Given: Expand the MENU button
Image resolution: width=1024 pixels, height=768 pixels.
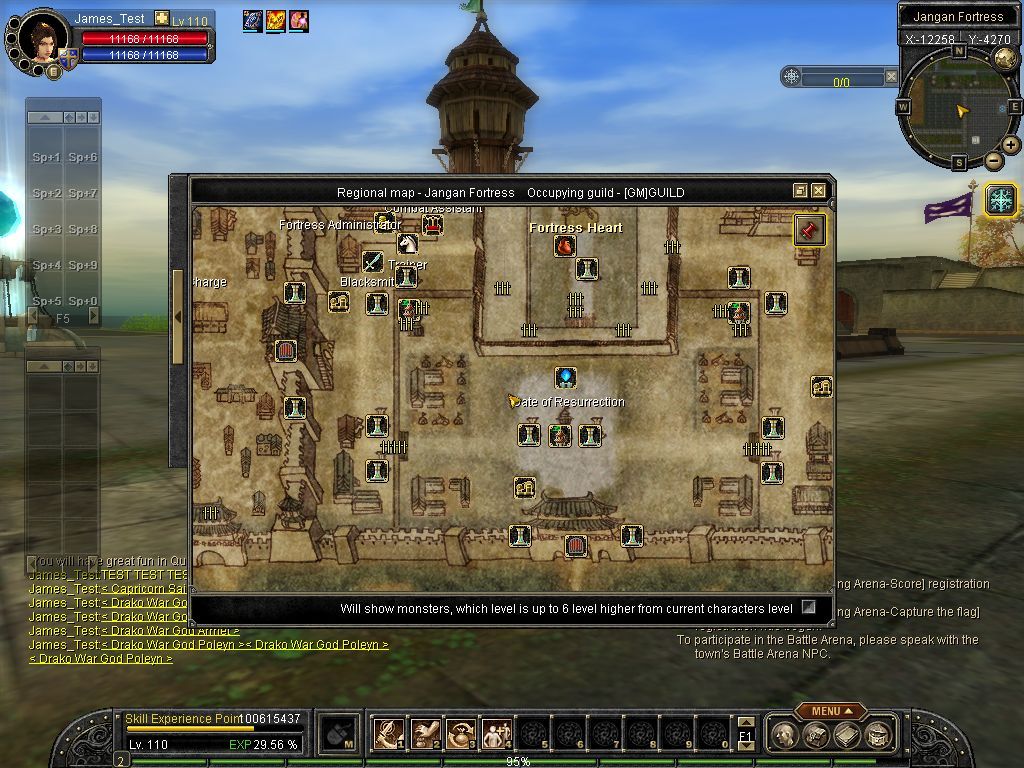Looking at the screenshot, I should point(831,711).
